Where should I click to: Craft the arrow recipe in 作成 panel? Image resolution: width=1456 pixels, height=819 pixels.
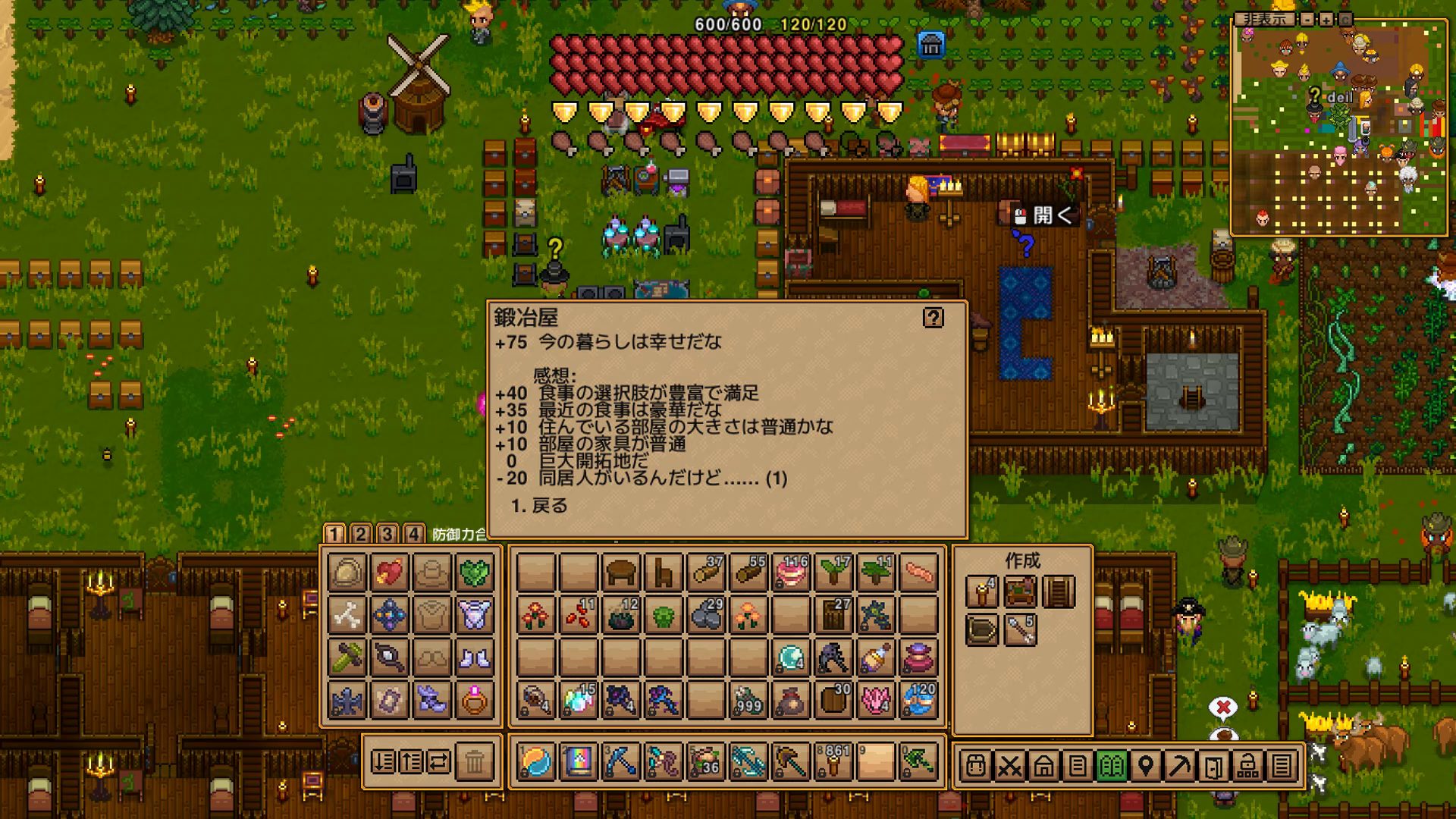1020,630
